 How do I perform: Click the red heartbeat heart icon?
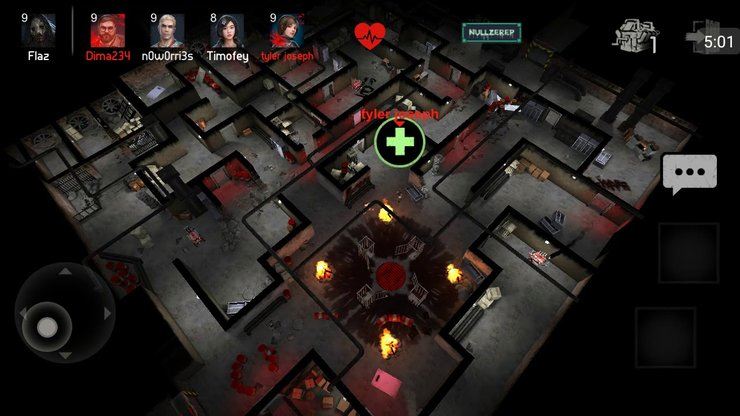[x=370, y=35]
